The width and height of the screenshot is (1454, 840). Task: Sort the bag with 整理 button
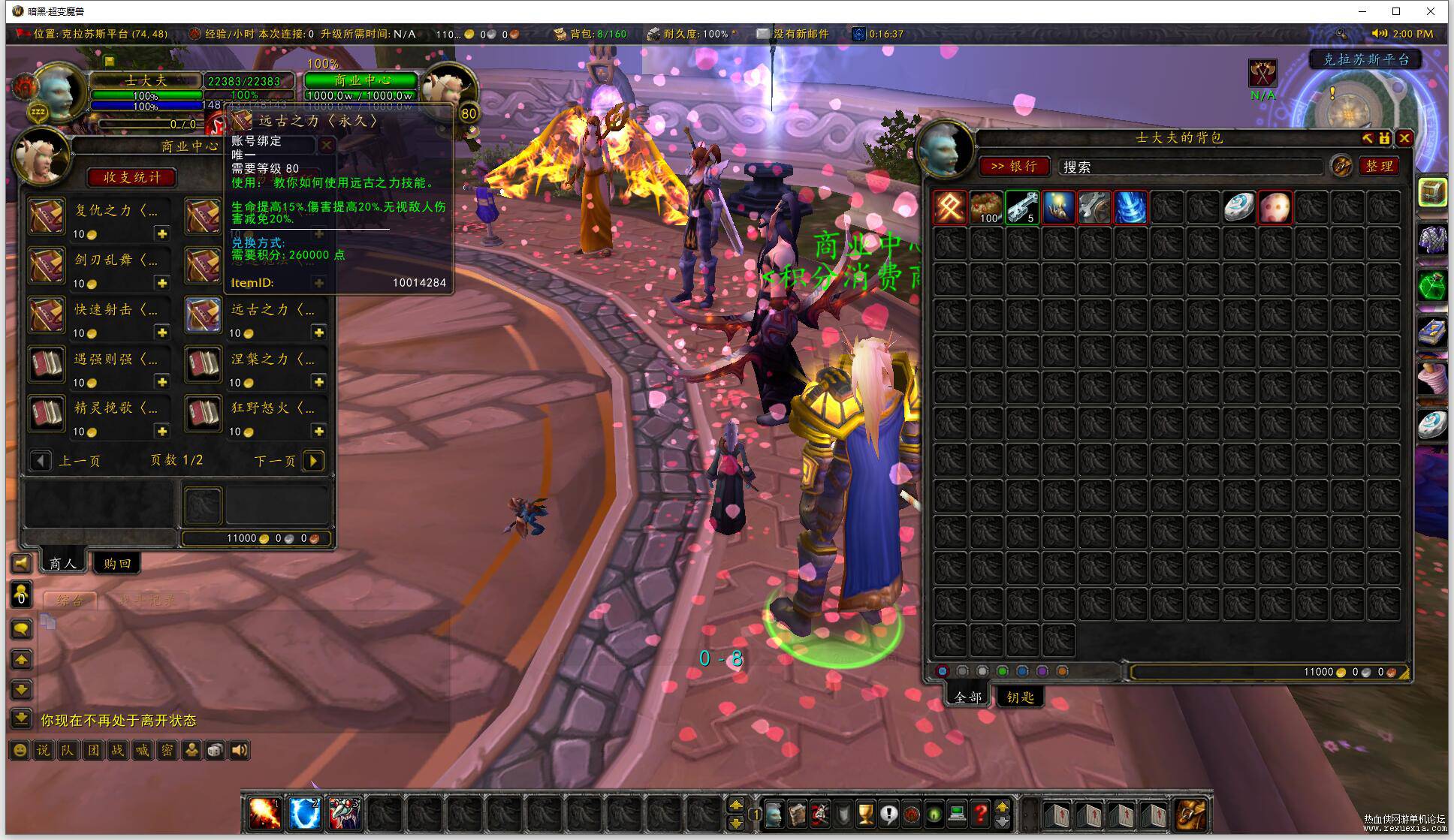pyautogui.click(x=1379, y=166)
